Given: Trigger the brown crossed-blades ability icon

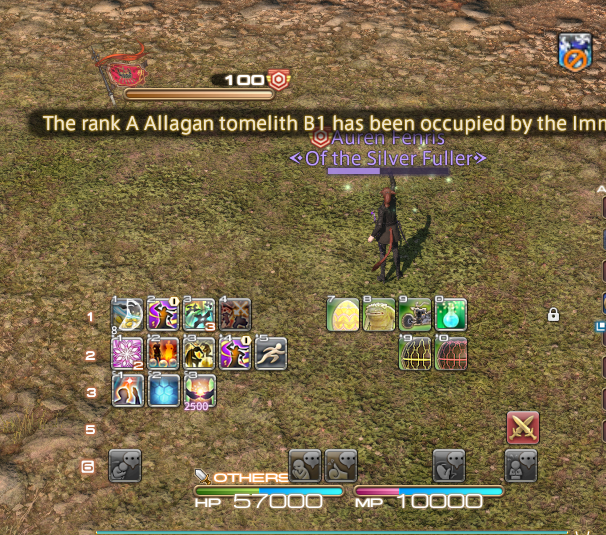Looking at the screenshot, I should [235, 315].
